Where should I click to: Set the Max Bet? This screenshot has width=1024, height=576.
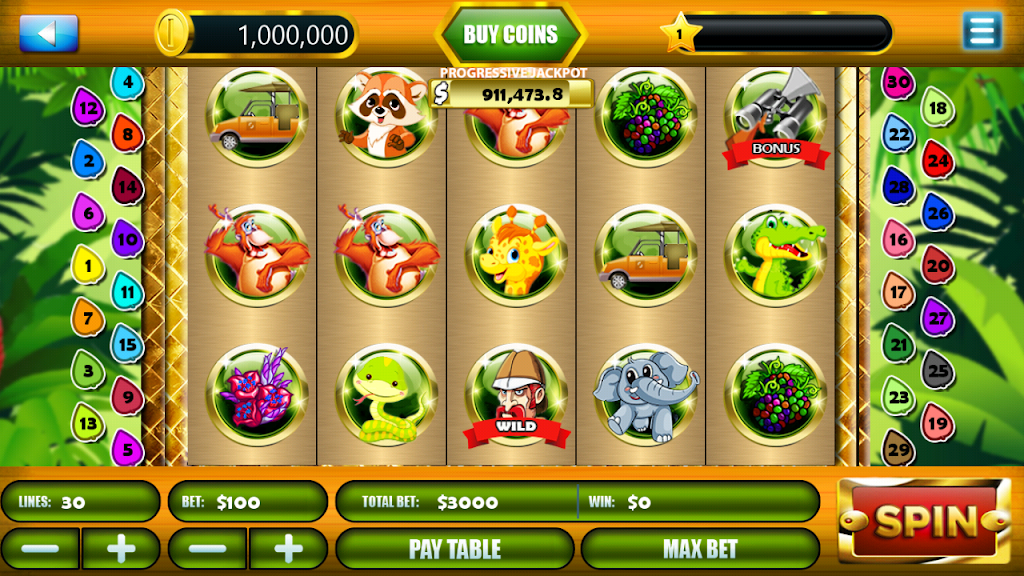click(x=700, y=548)
